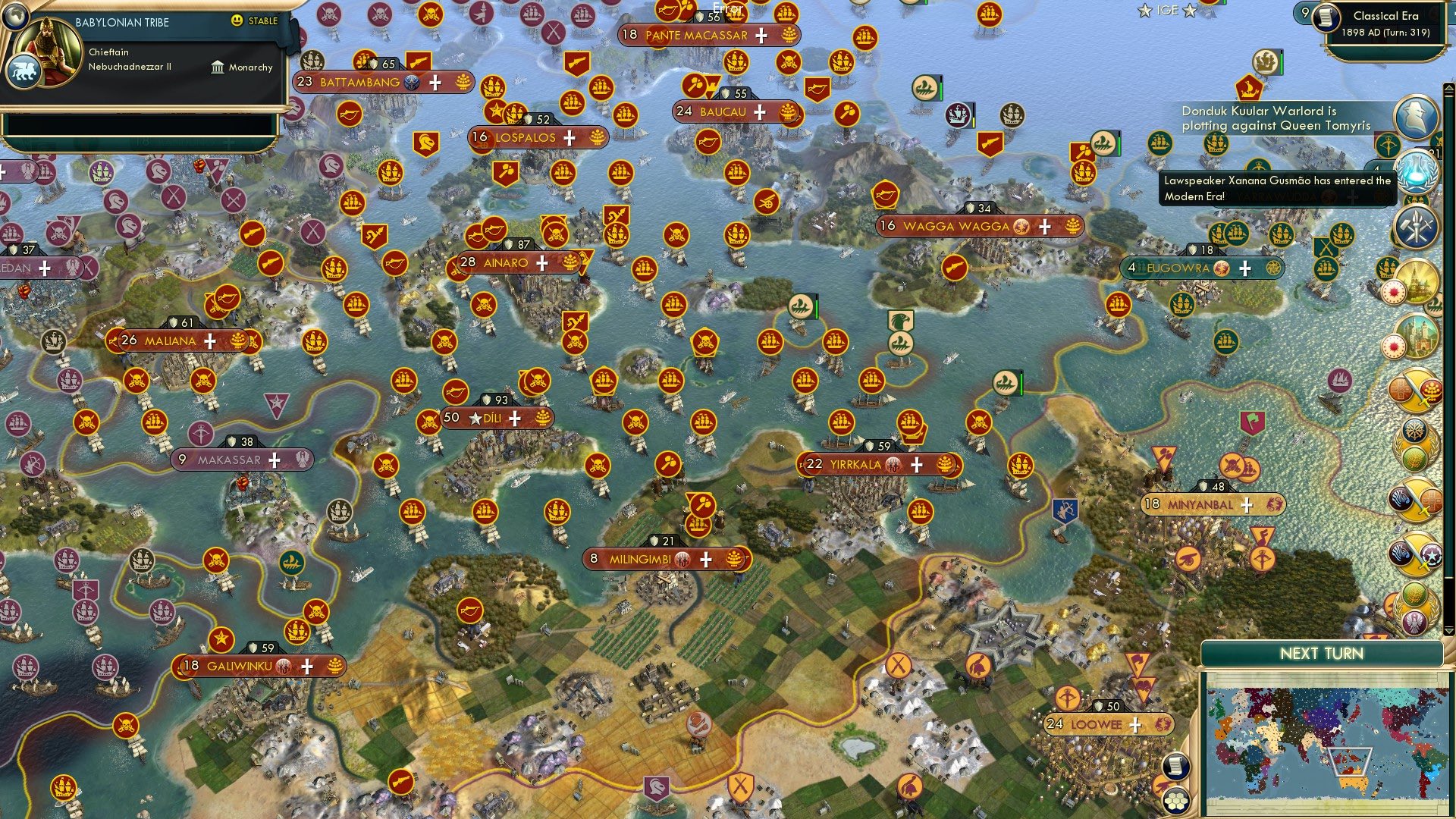This screenshot has width=1456, height=819.
Task: Toggle the IGE star at screen top
Action: coord(1145,10)
